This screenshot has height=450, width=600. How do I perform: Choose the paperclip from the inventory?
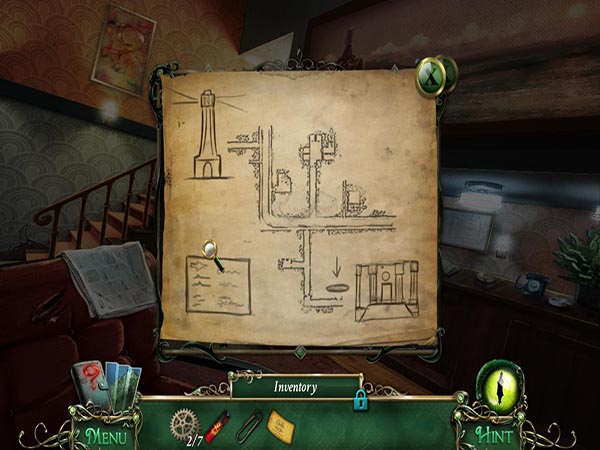(249, 427)
